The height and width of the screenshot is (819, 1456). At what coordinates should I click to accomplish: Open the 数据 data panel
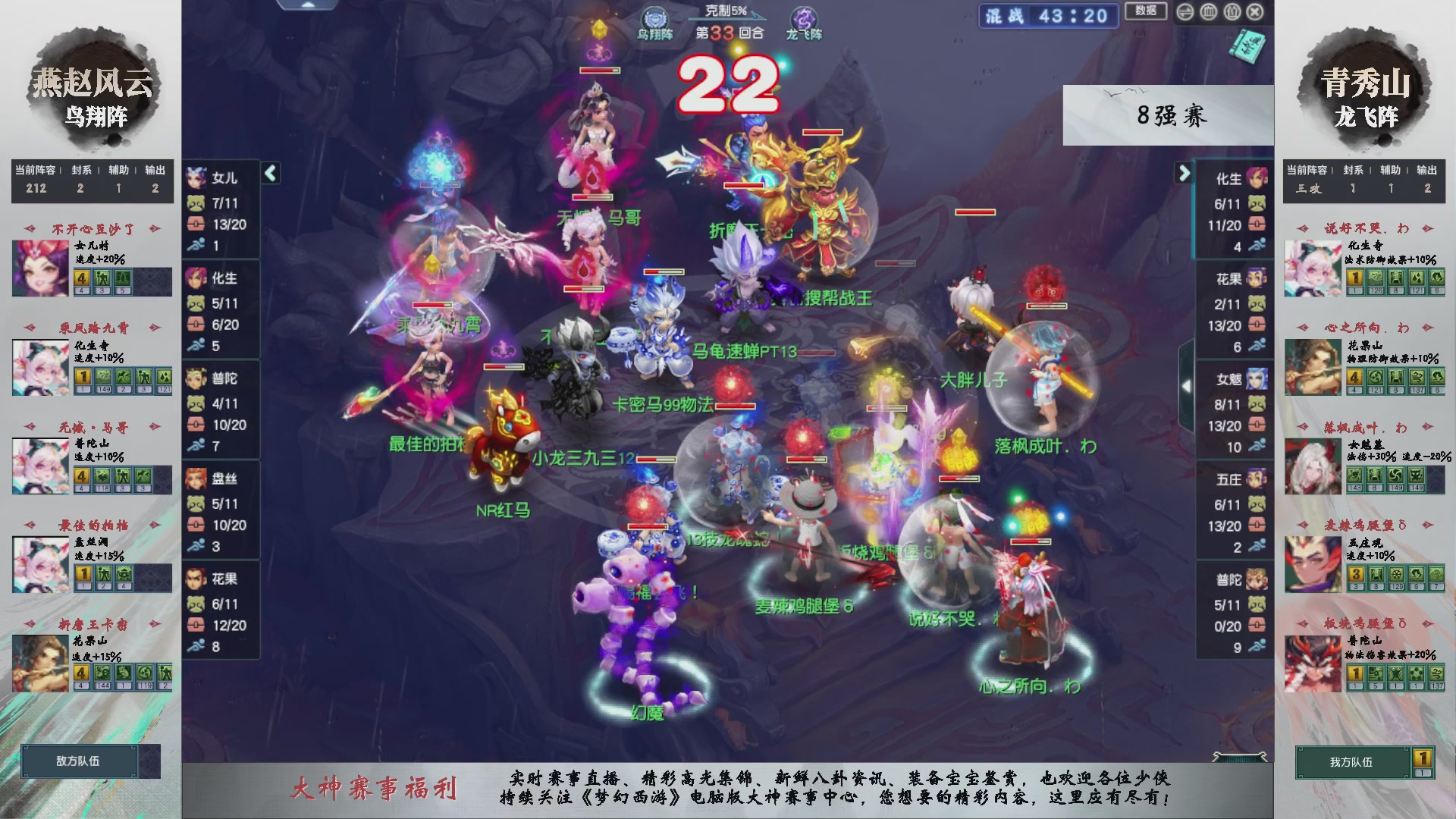coord(1147,12)
